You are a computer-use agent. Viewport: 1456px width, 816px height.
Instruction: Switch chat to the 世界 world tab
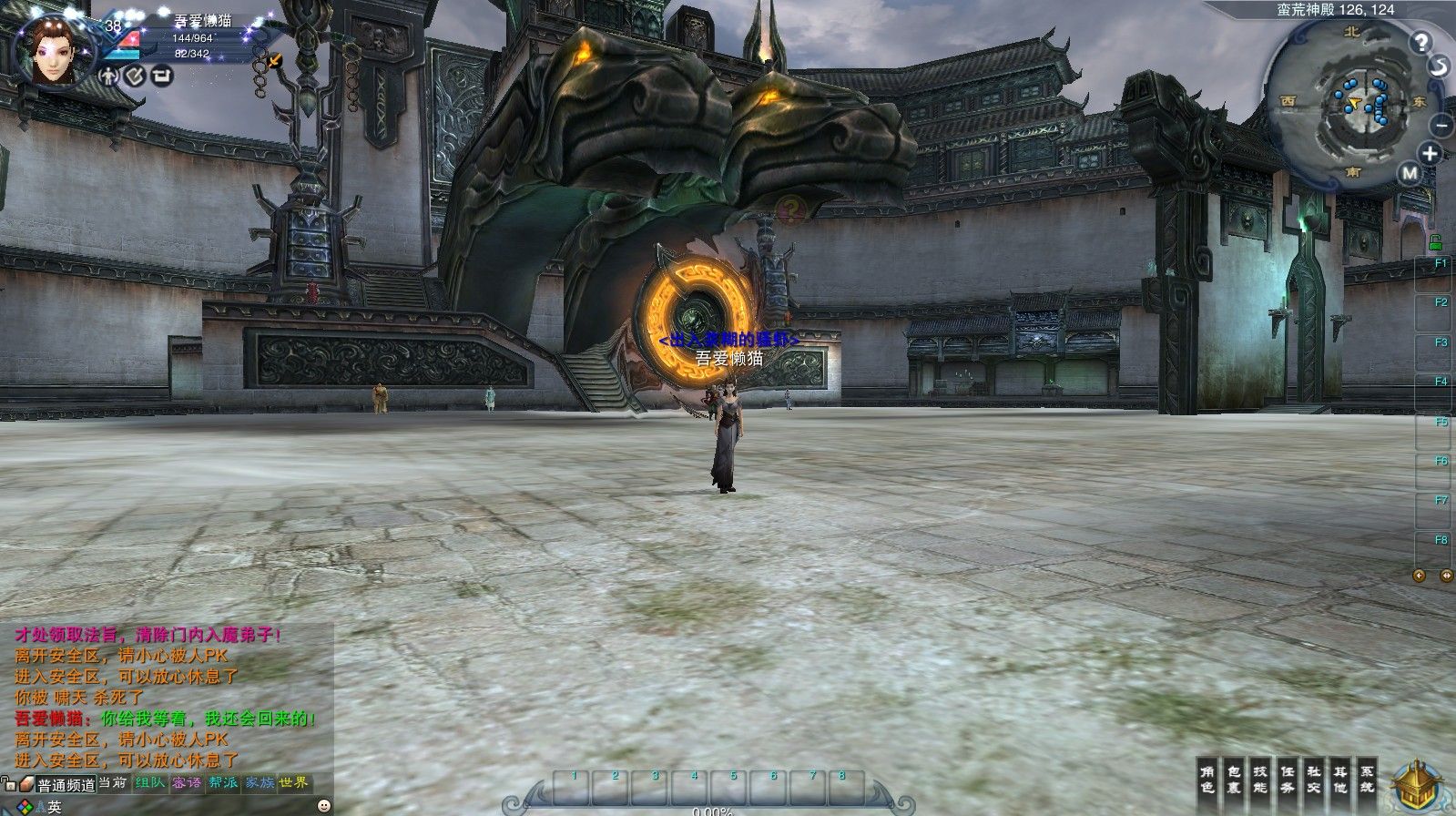click(294, 782)
